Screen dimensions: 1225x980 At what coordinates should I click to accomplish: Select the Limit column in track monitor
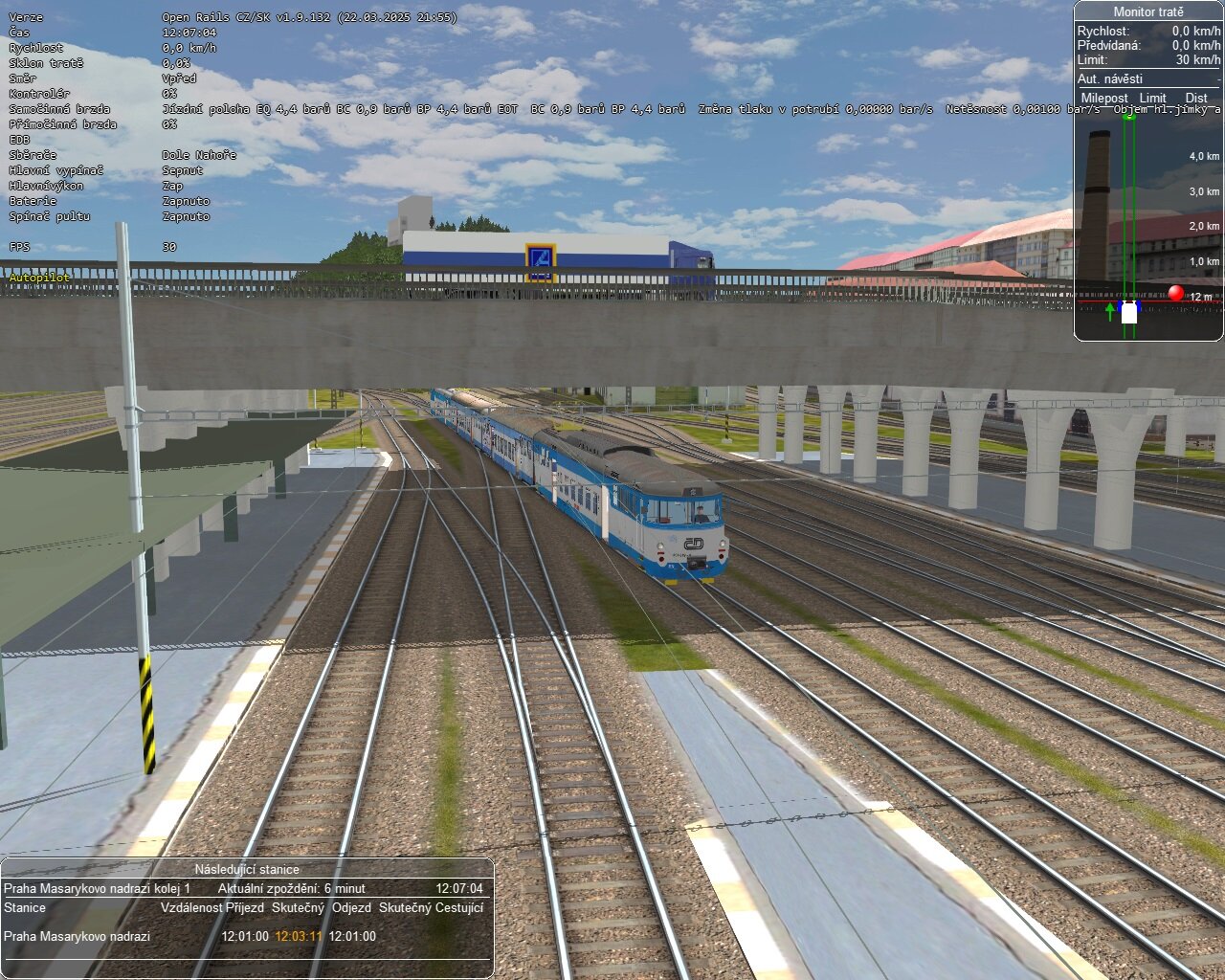tap(1152, 98)
